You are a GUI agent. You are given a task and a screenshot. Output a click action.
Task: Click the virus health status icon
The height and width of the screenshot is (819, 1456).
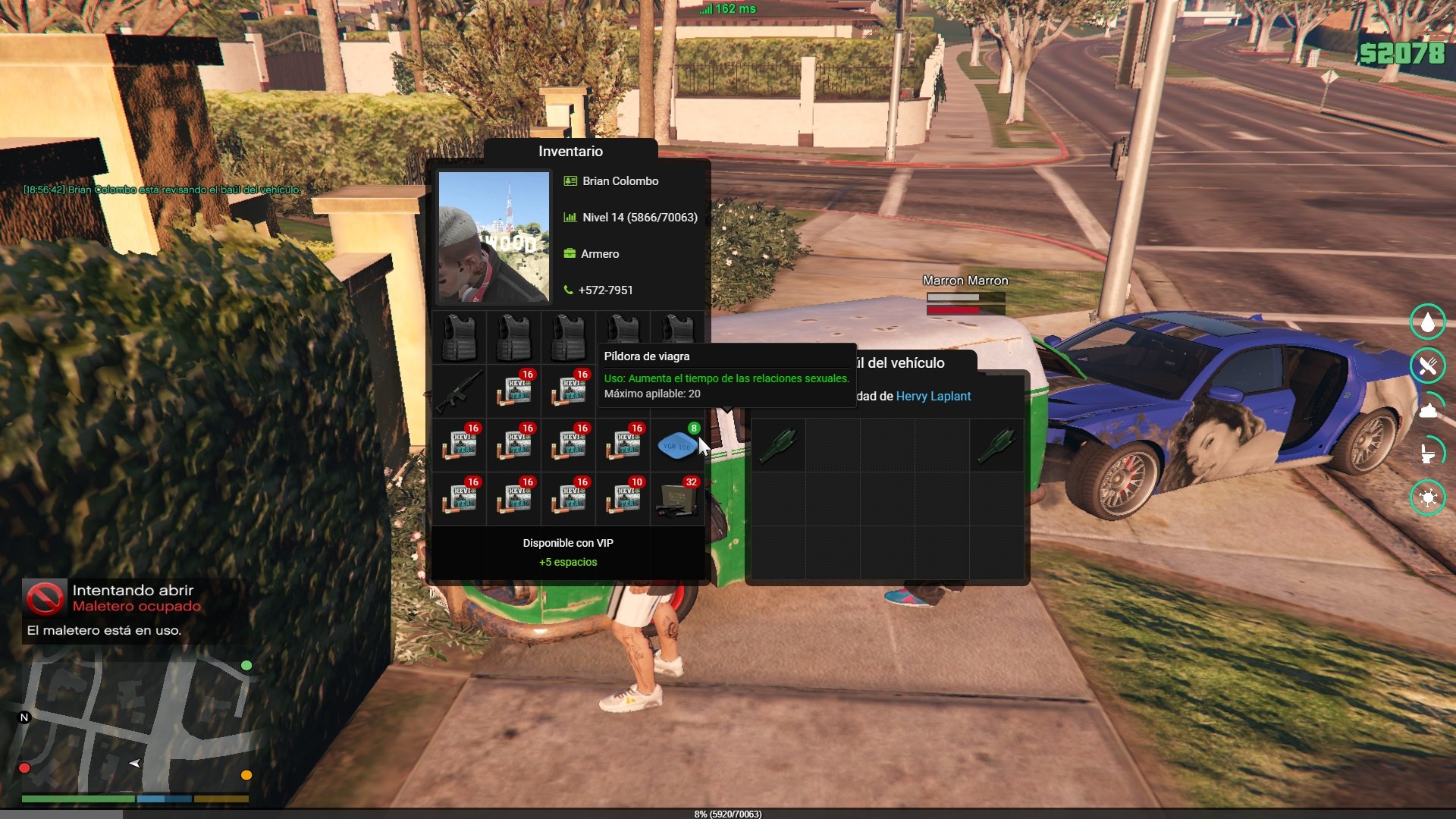(1427, 497)
